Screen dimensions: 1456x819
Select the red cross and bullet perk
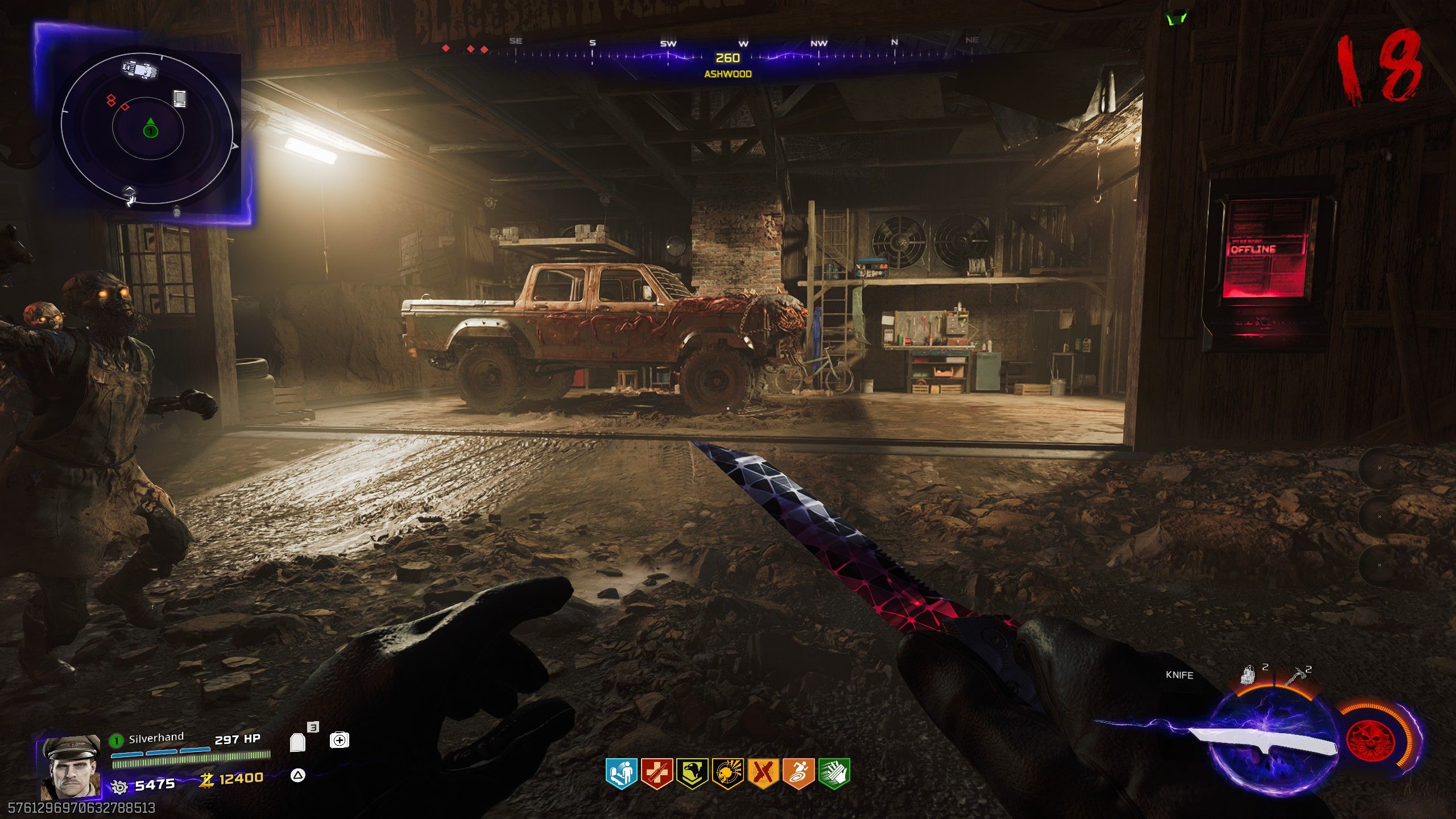(656, 773)
